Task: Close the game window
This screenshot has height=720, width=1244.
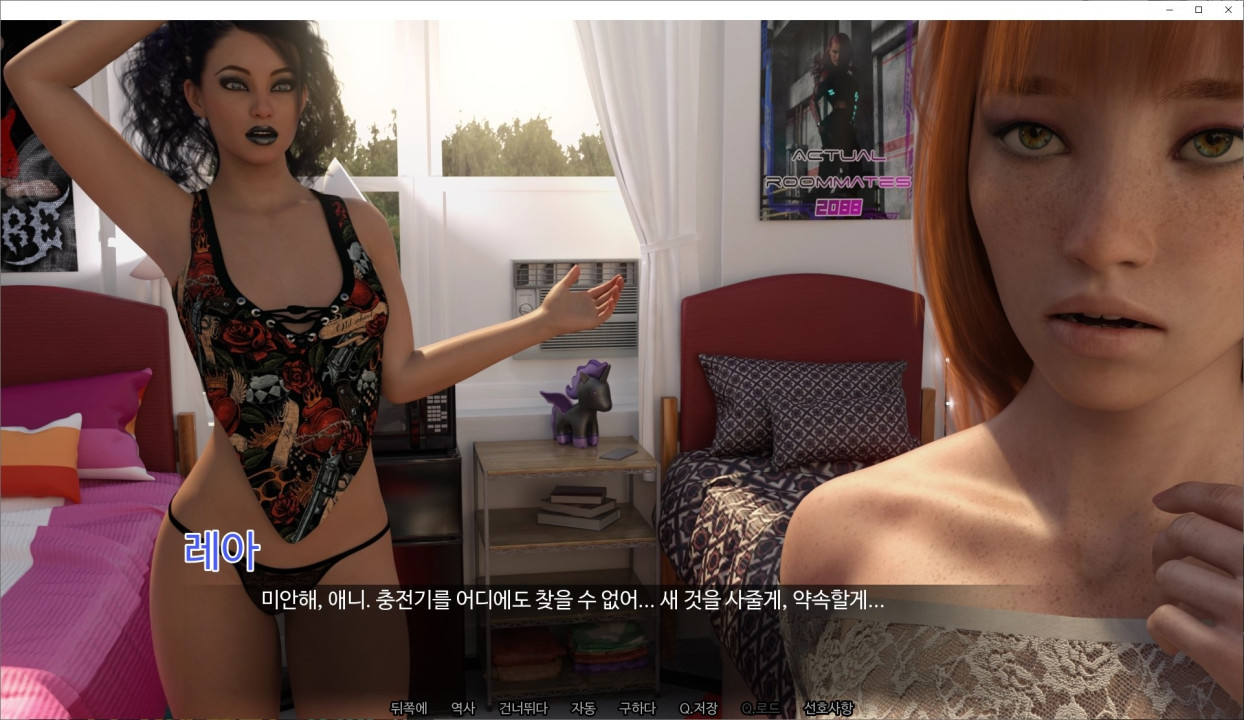Action: click(x=1228, y=10)
